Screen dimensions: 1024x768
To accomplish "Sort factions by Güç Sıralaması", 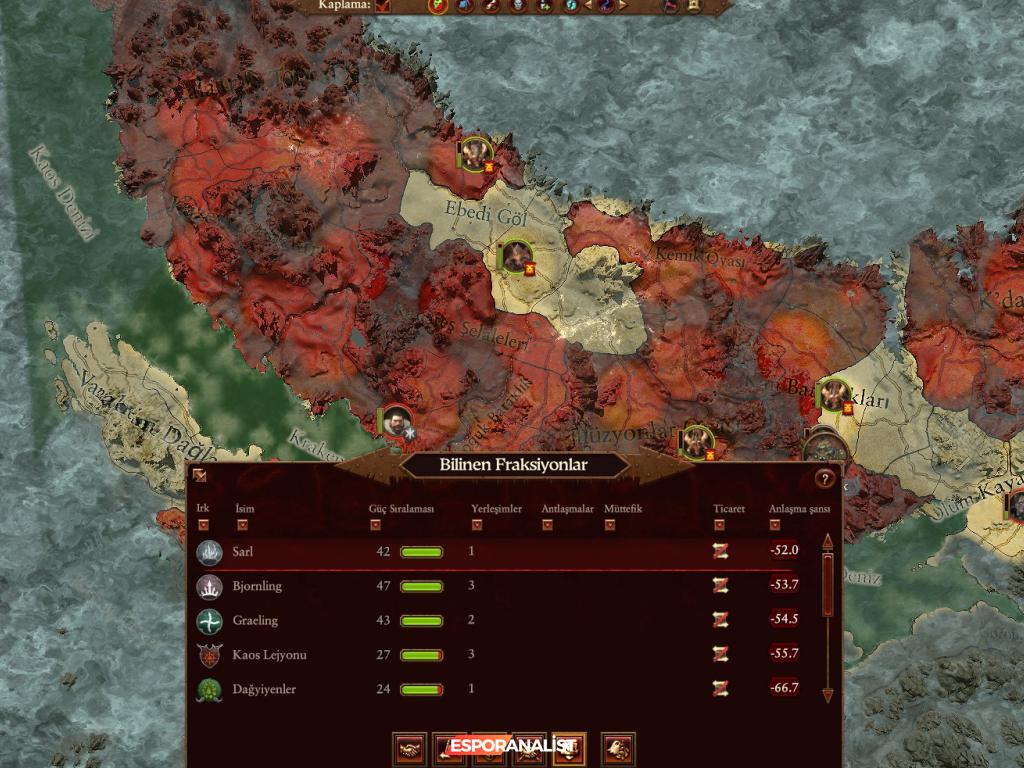I will click(x=376, y=524).
